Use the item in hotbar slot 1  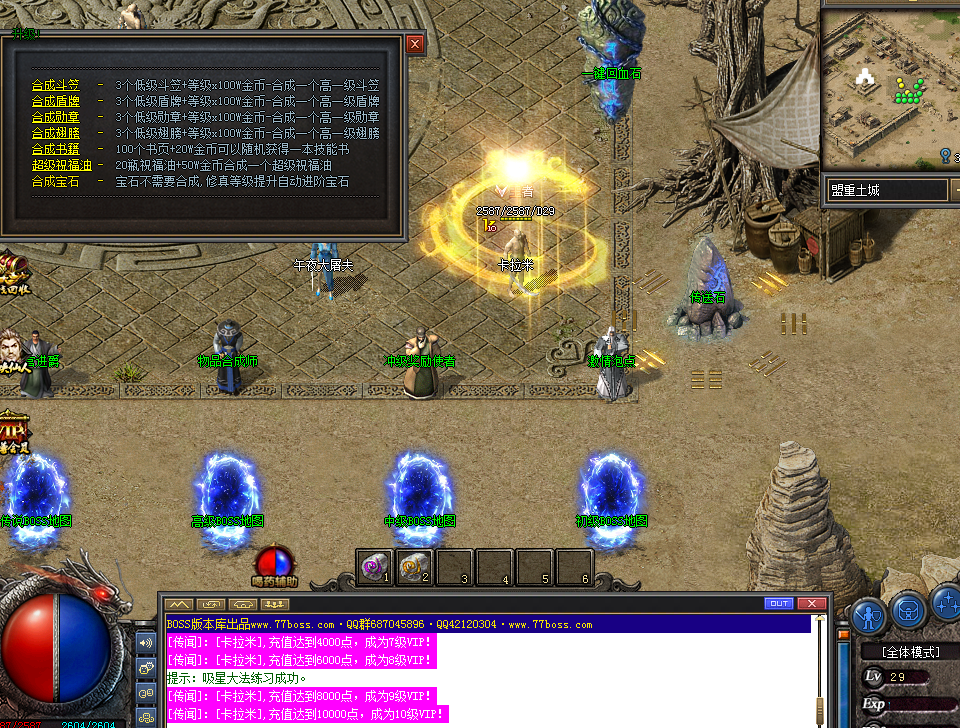coord(375,567)
